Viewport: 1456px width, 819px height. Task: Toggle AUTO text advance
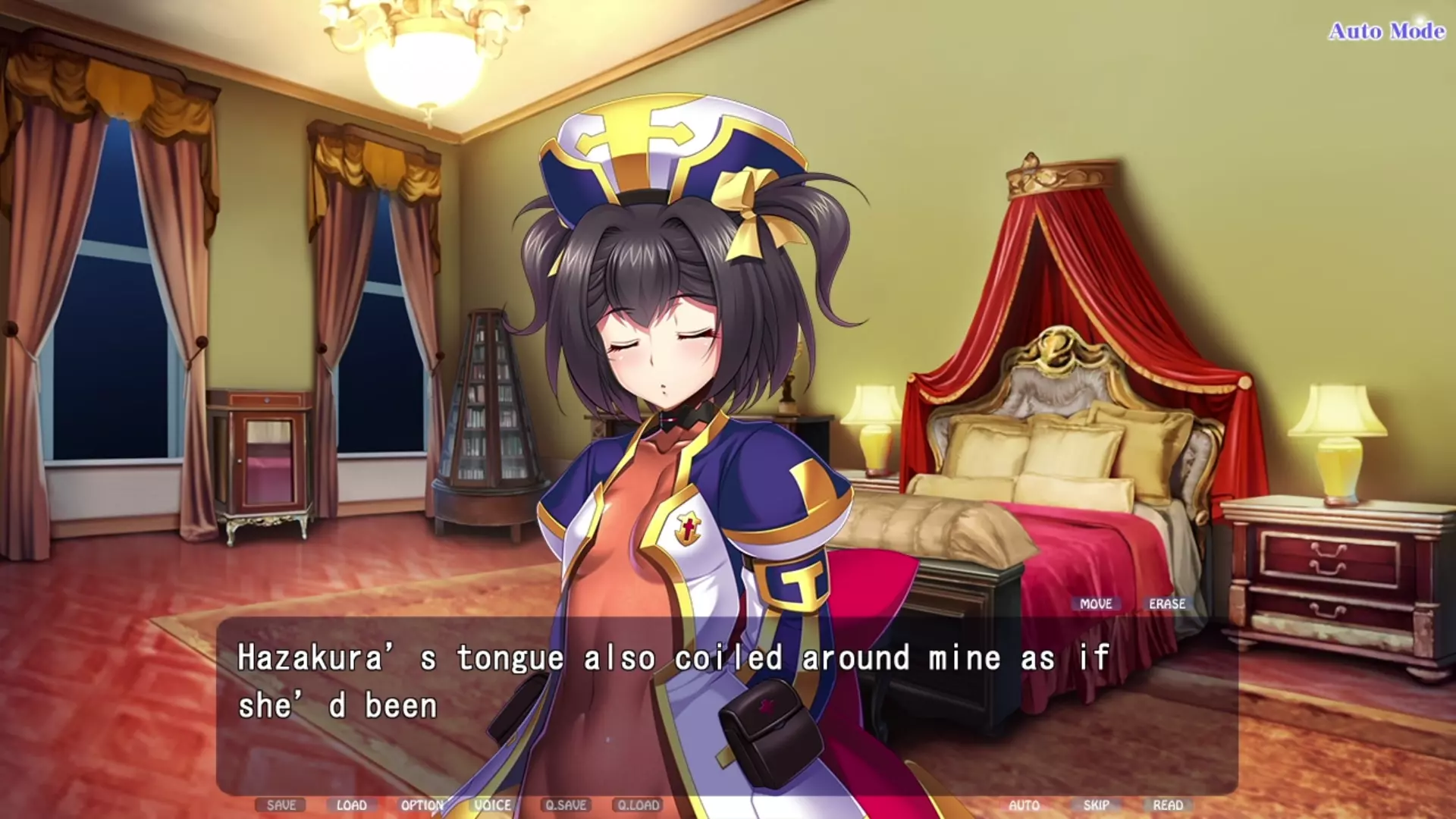coord(1024,805)
